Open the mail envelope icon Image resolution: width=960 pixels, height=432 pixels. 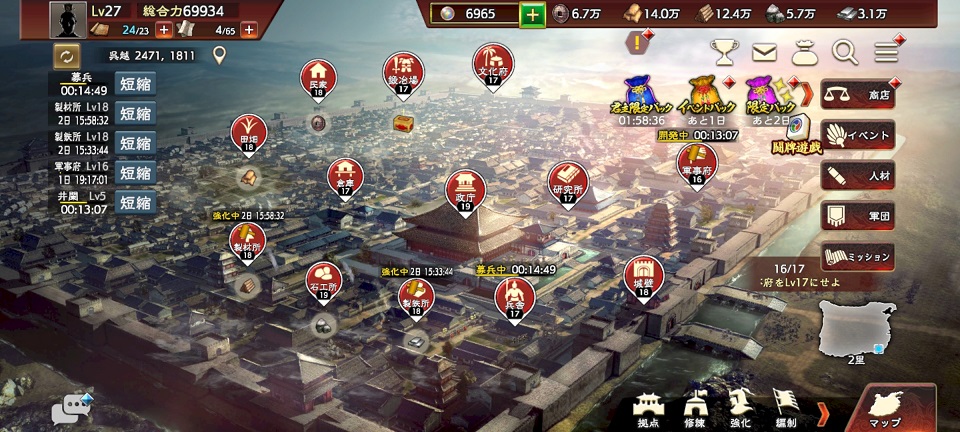765,52
